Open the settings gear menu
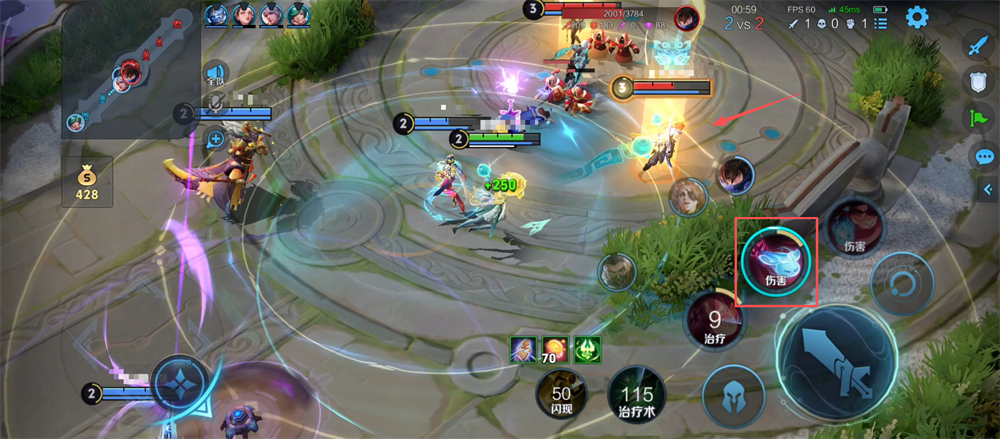This screenshot has height=439, width=1000. 916,16
